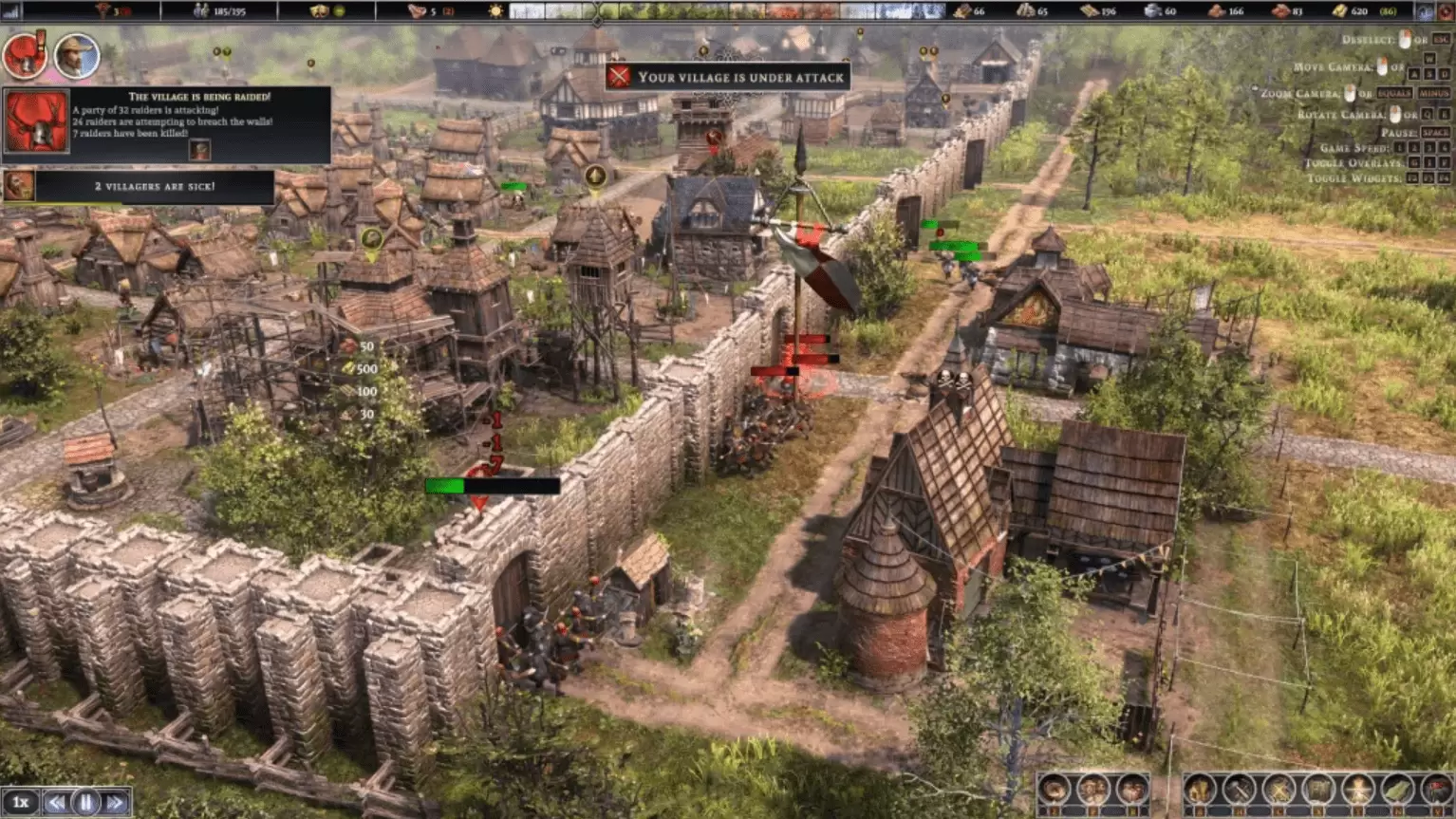The width and height of the screenshot is (1456, 819).
Task: Open the green map icon in toolbar
Action: (1396, 790)
